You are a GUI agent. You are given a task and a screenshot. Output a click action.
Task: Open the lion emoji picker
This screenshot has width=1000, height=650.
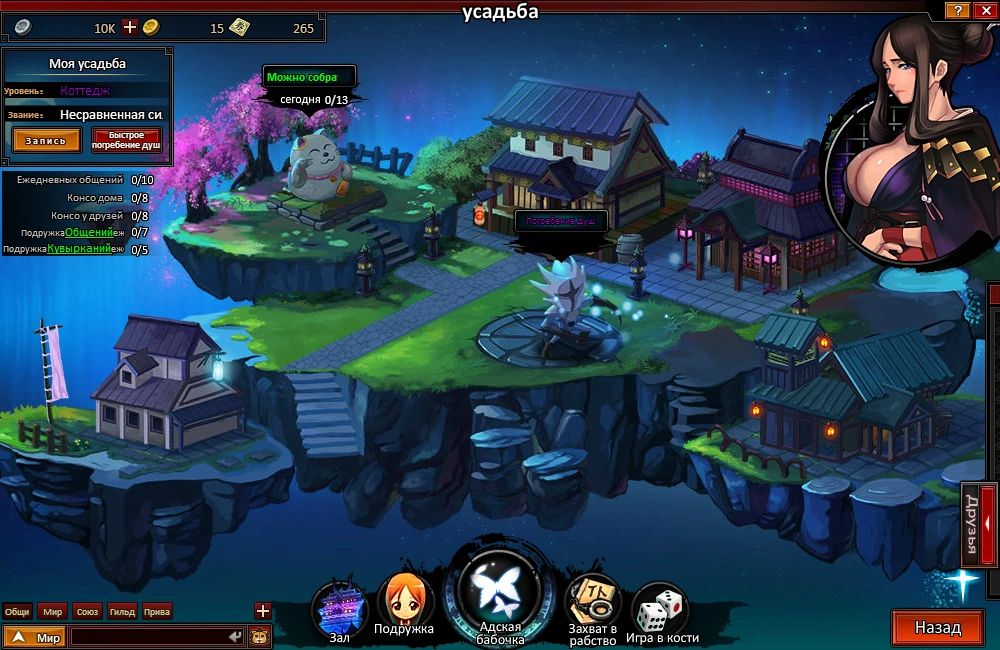260,636
